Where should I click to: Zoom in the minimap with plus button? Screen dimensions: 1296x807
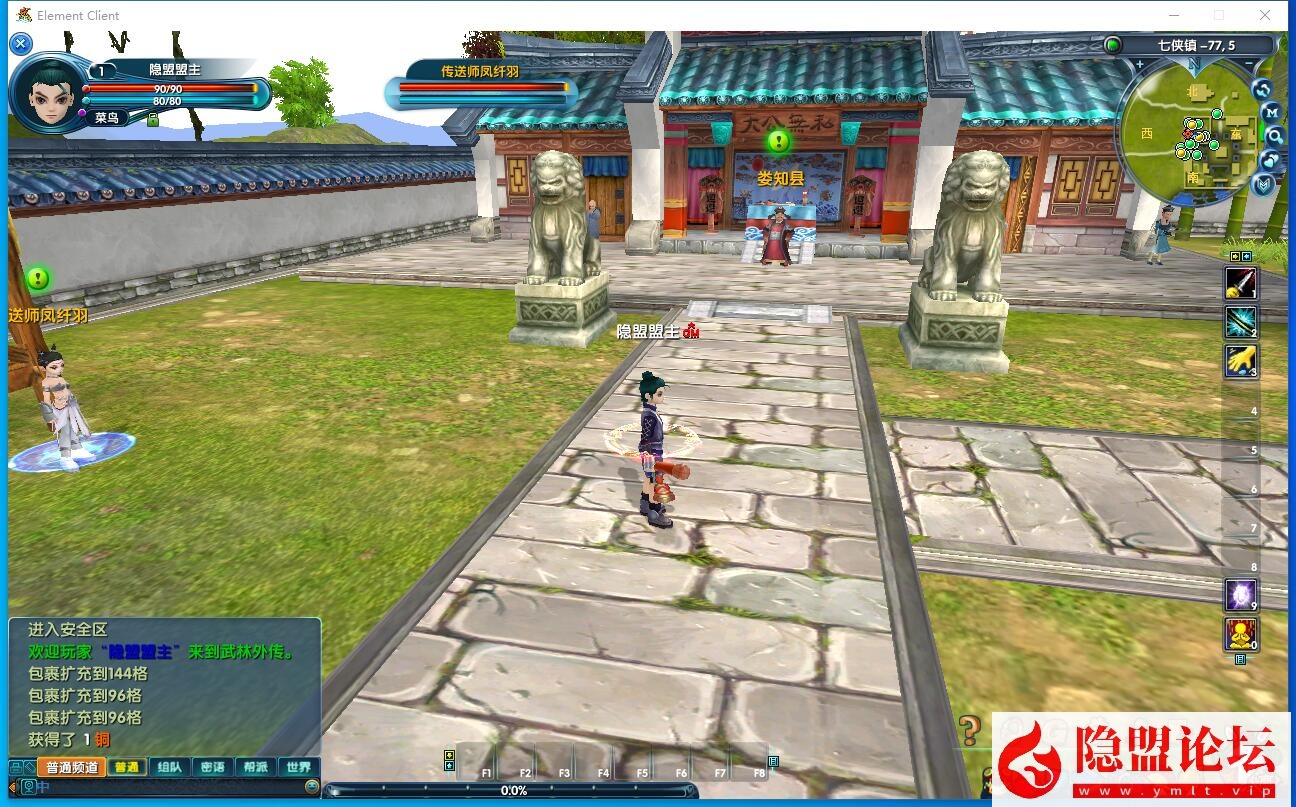coord(1139,65)
